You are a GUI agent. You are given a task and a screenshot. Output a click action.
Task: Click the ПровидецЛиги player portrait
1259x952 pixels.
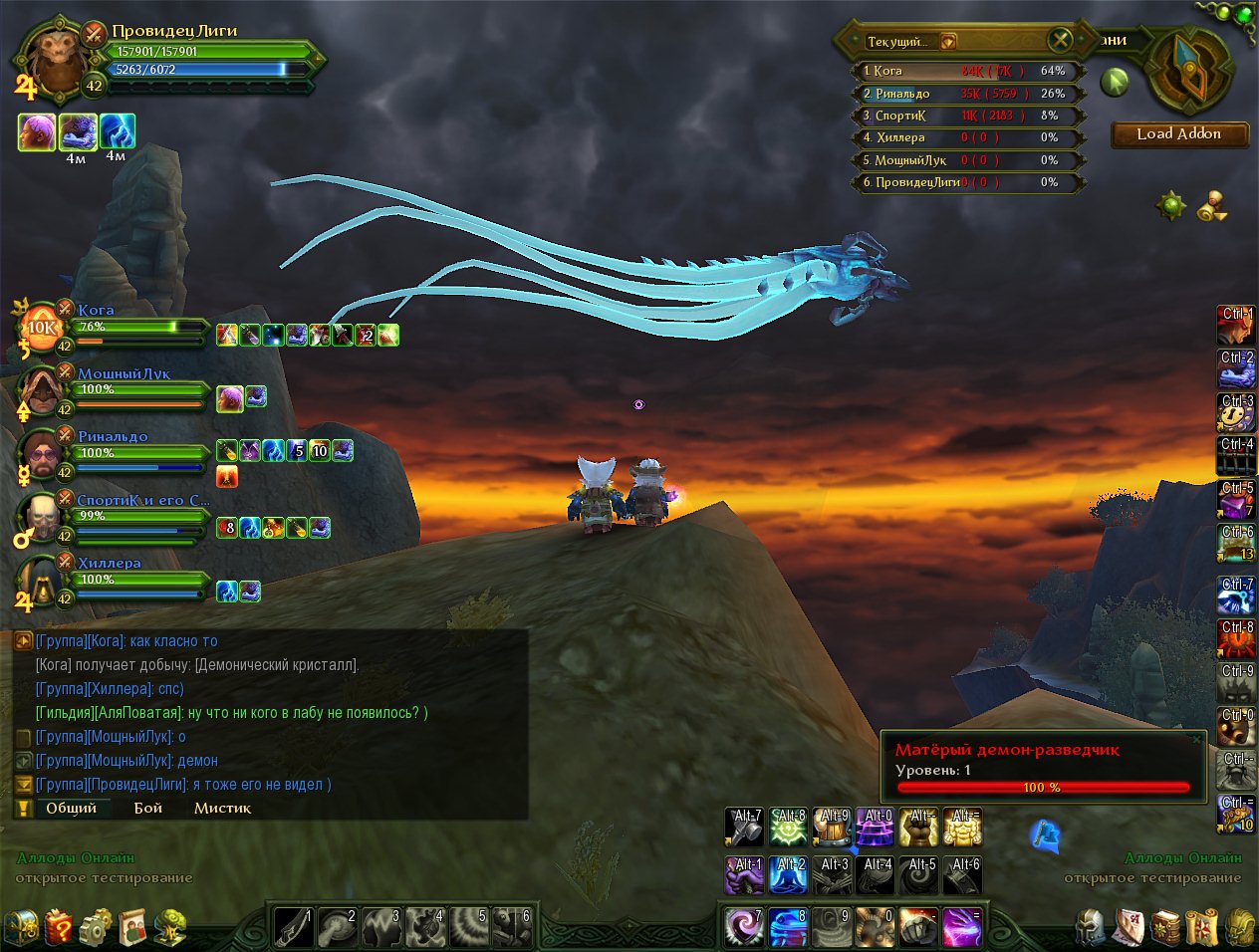tap(52, 60)
